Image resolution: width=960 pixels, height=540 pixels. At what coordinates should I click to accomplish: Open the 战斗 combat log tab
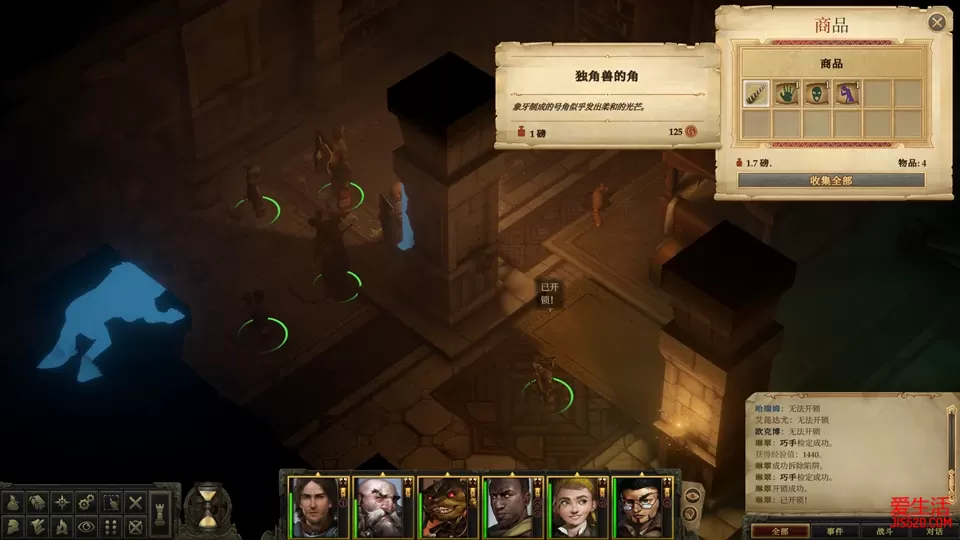(x=885, y=531)
